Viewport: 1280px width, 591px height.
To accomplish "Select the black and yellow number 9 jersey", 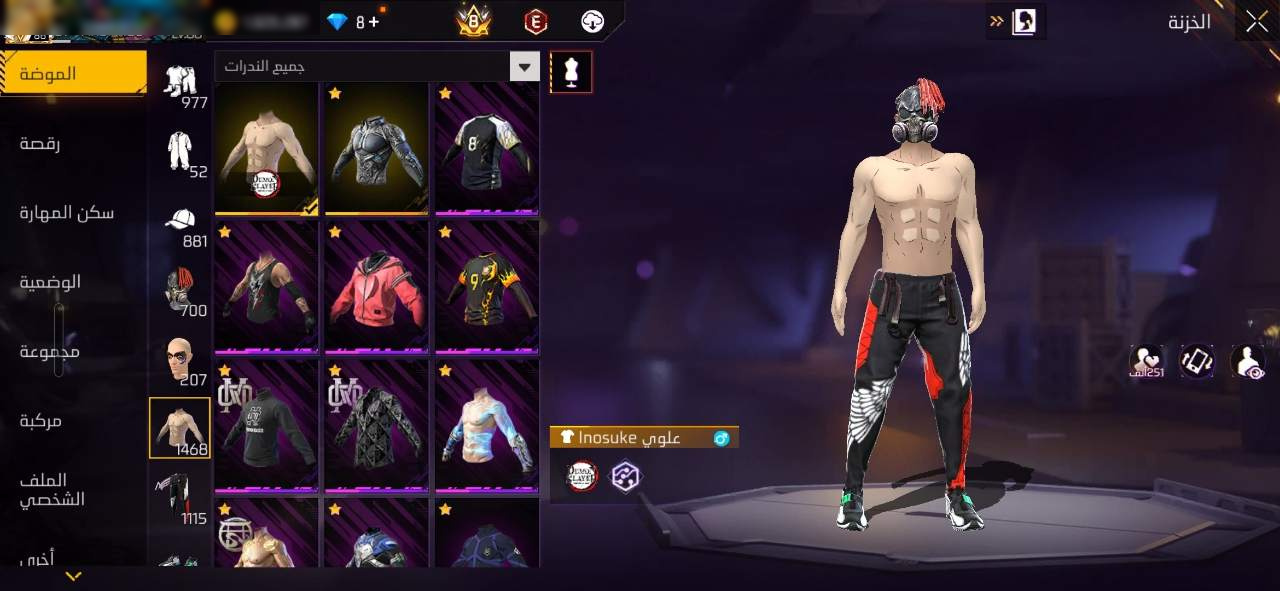I will coord(487,286).
